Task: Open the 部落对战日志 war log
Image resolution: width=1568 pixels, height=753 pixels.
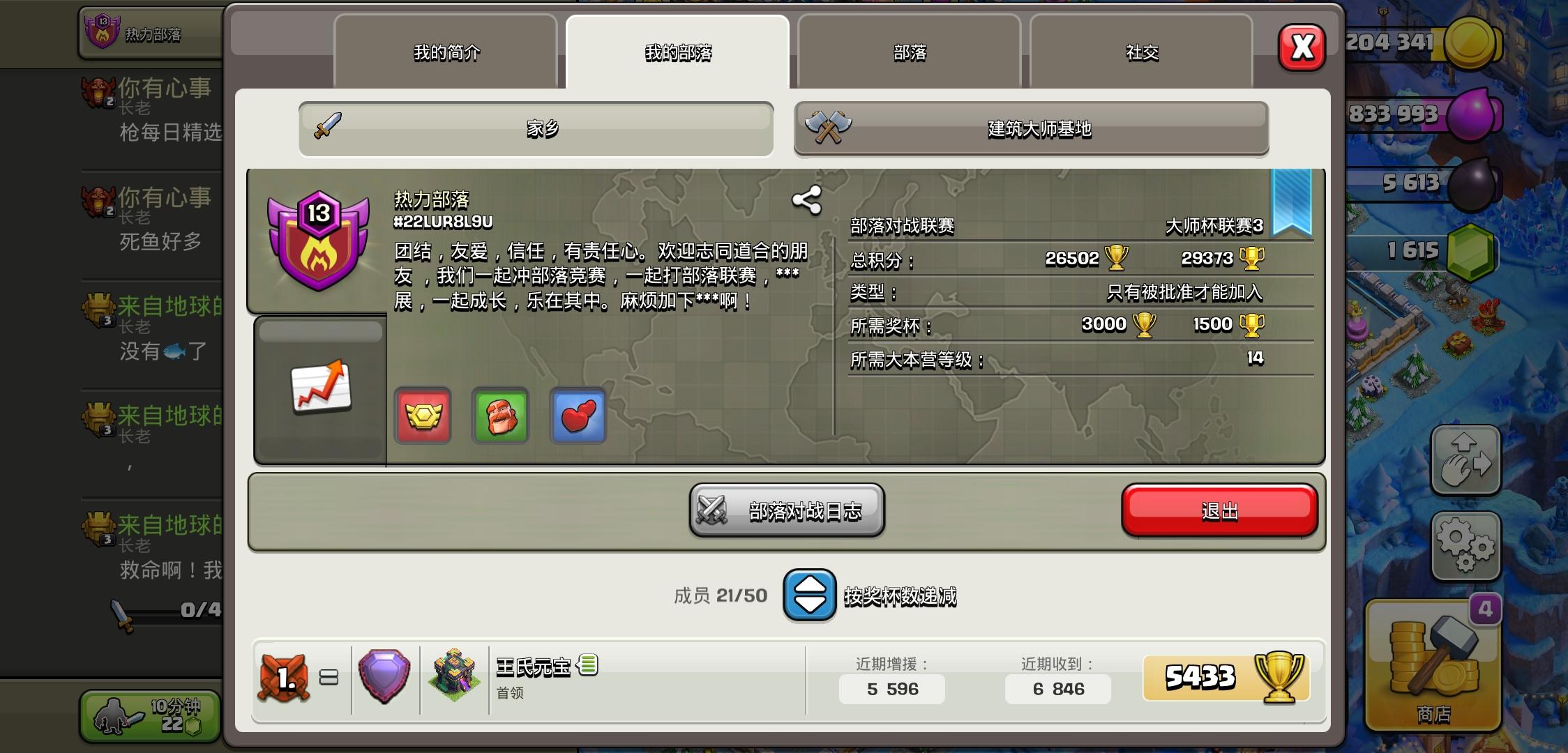Action: click(x=787, y=510)
